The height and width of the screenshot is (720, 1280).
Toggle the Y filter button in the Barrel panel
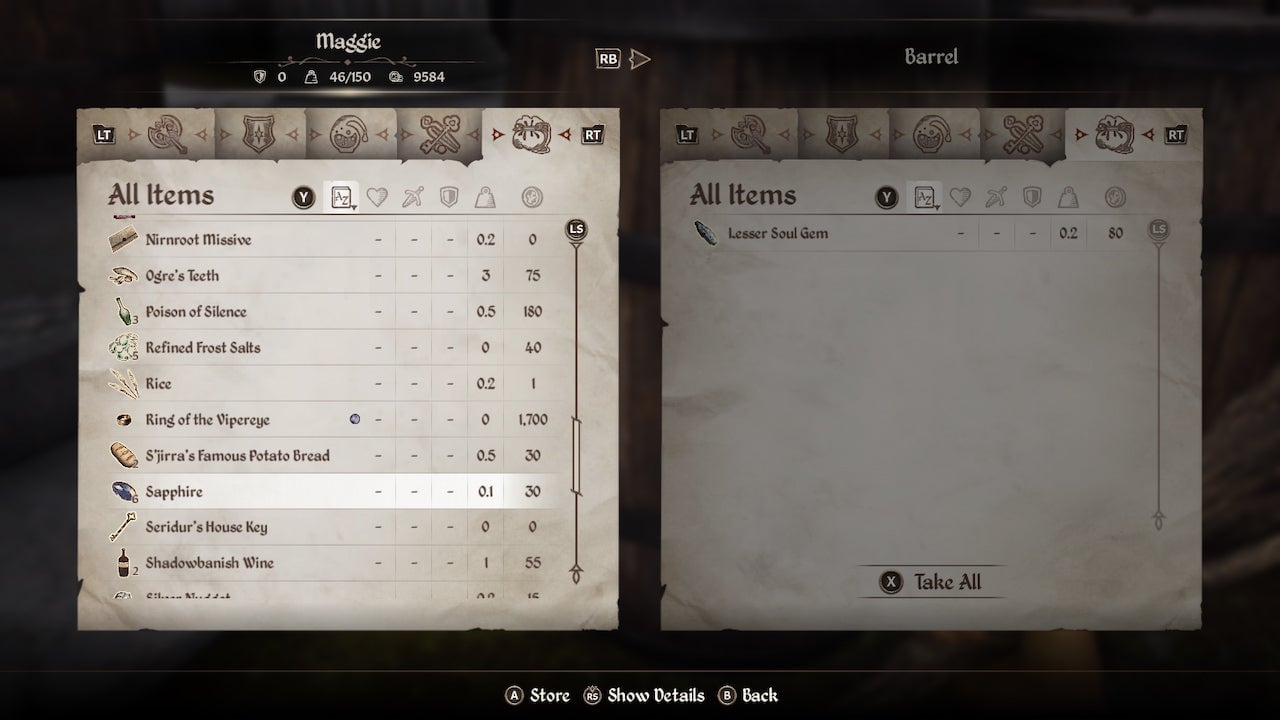pos(885,197)
